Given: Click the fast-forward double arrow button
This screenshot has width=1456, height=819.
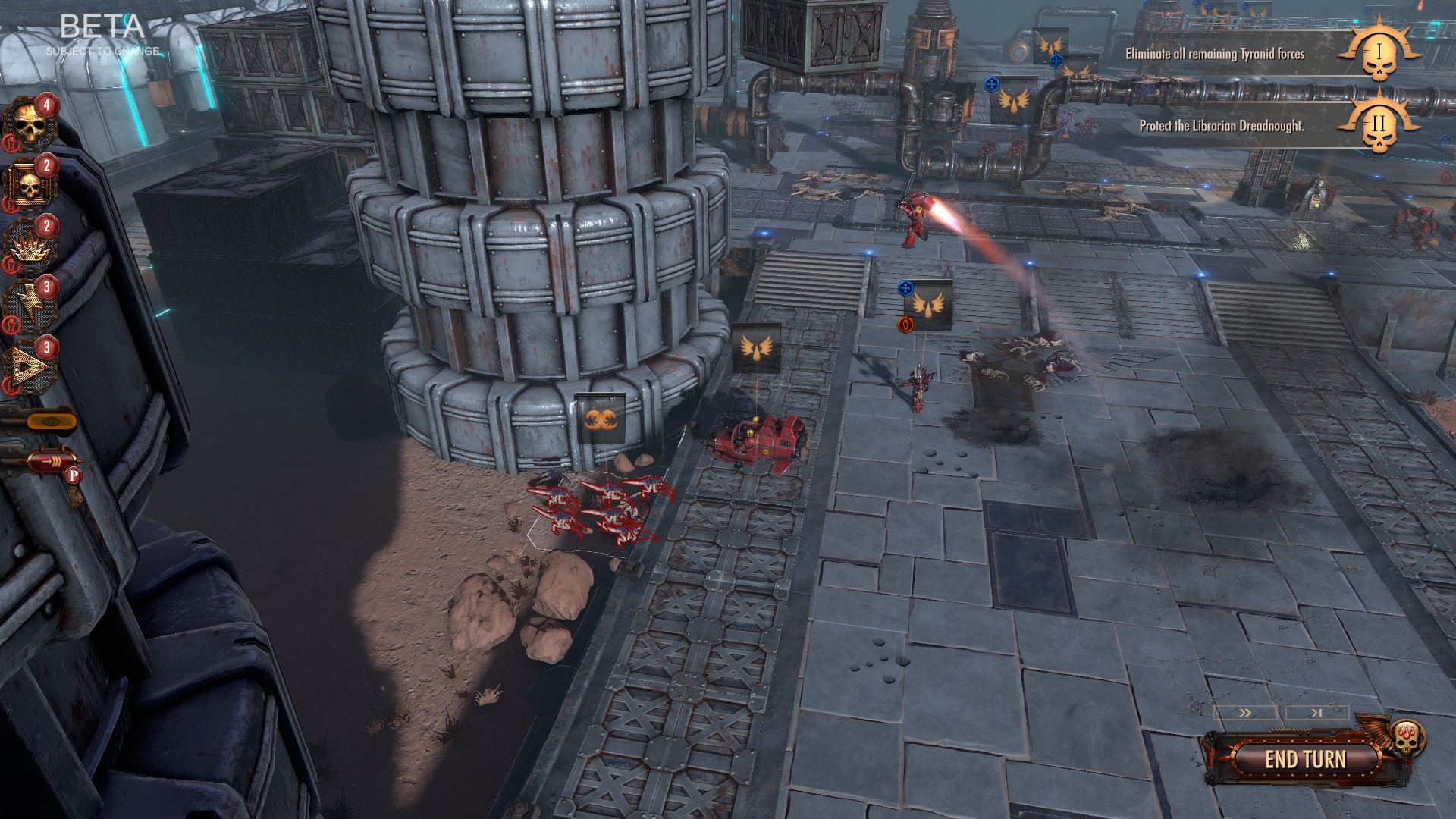Looking at the screenshot, I should pos(1245,714).
